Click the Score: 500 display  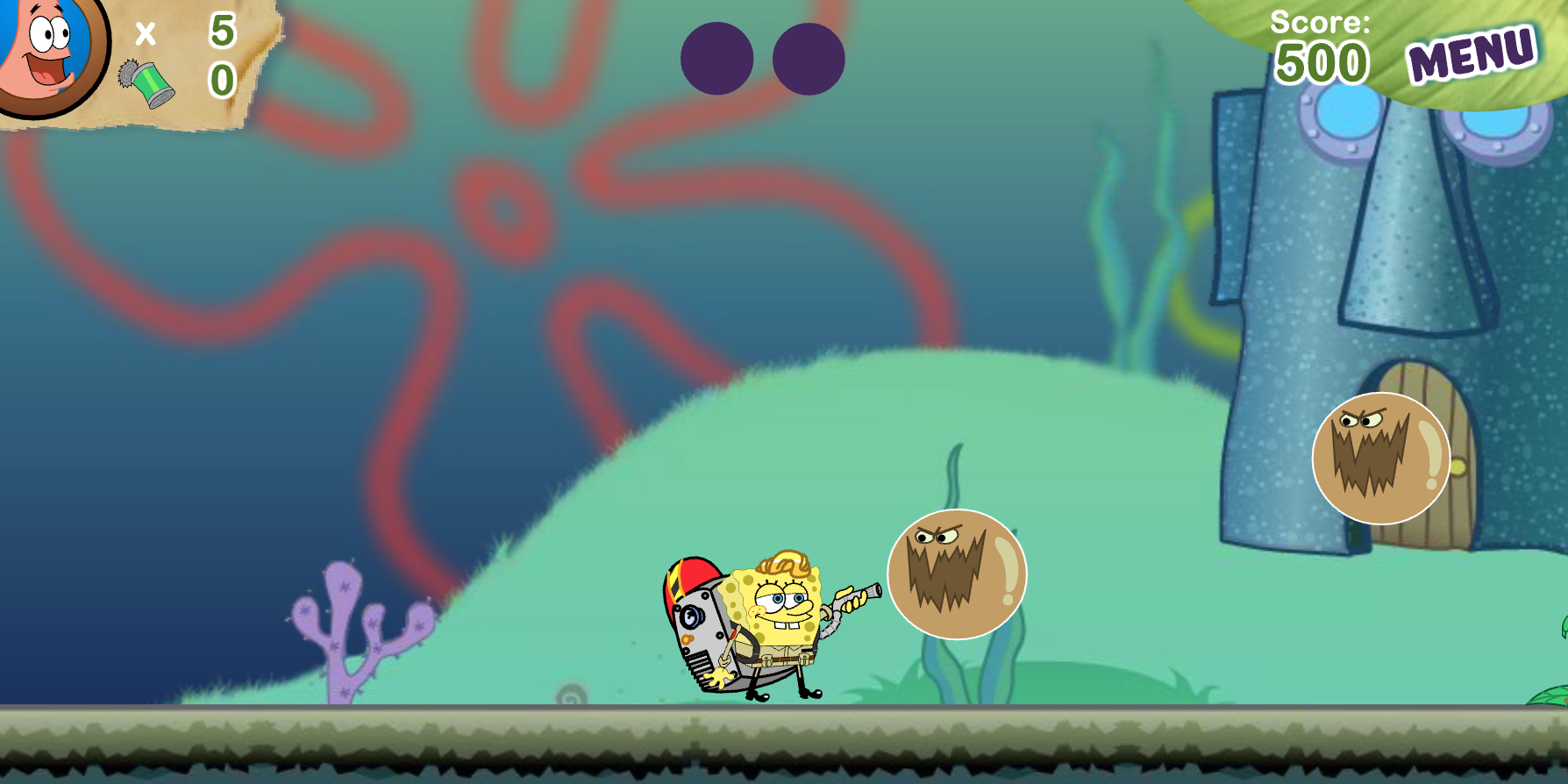1320,48
